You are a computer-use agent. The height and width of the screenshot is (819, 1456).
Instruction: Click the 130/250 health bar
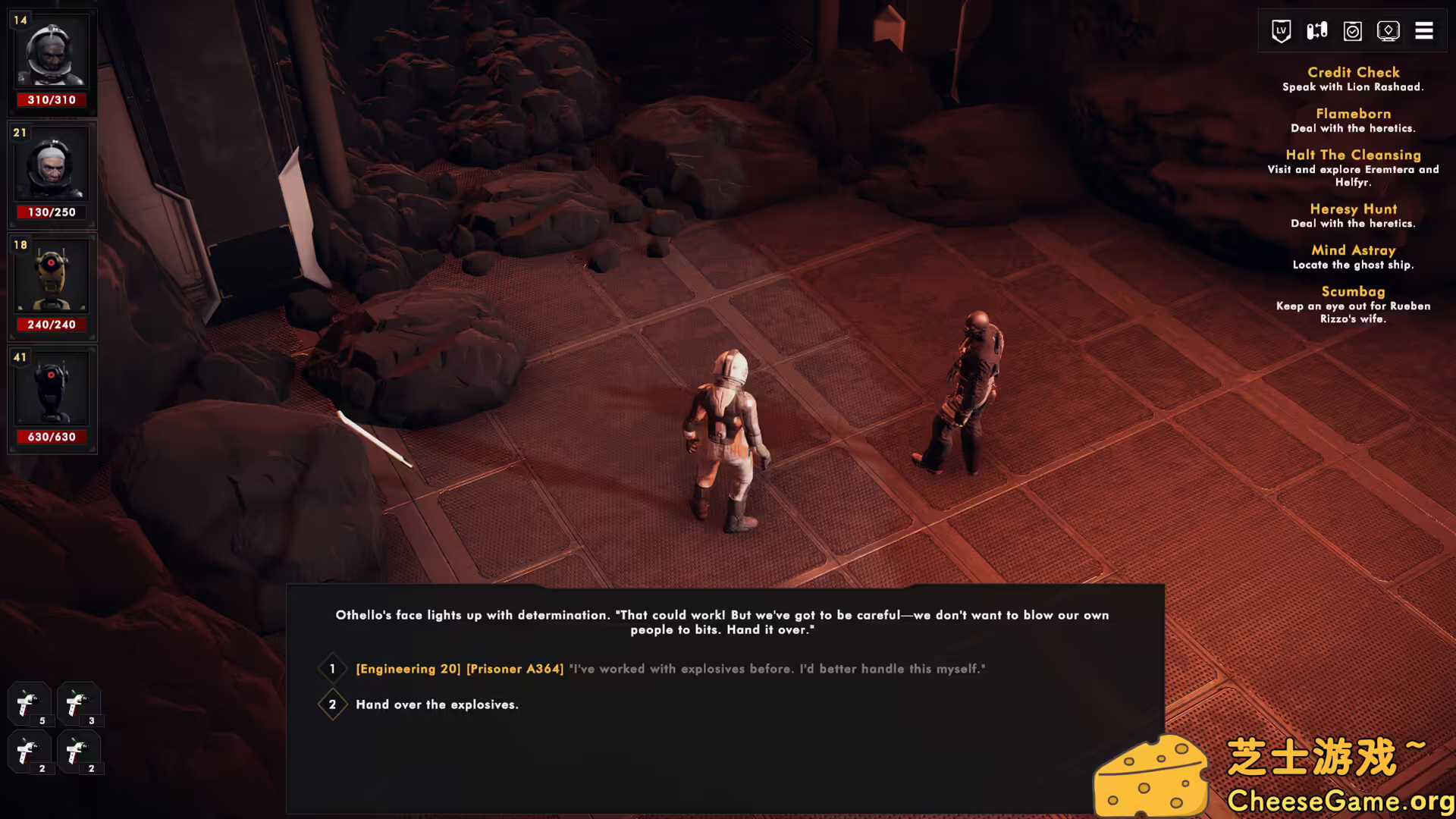click(x=52, y=212)
